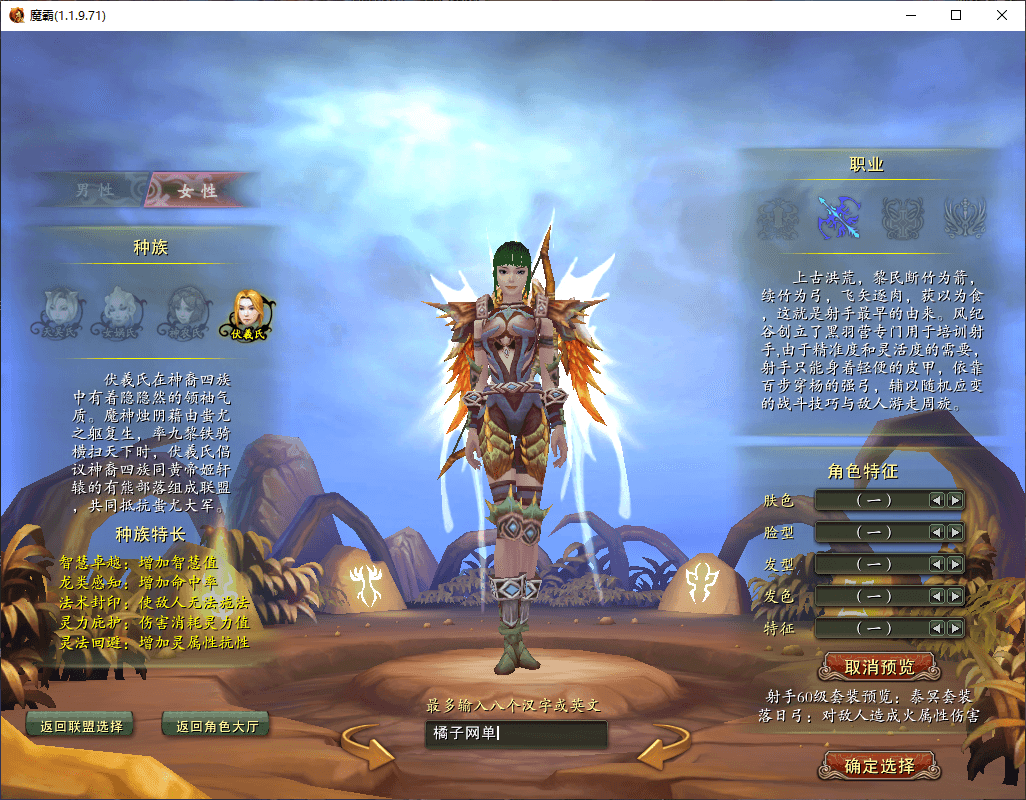The height and width of the screenshot is (800, 1026).
Task: Go back via 返回联盟选择
Action: (81, 726)
